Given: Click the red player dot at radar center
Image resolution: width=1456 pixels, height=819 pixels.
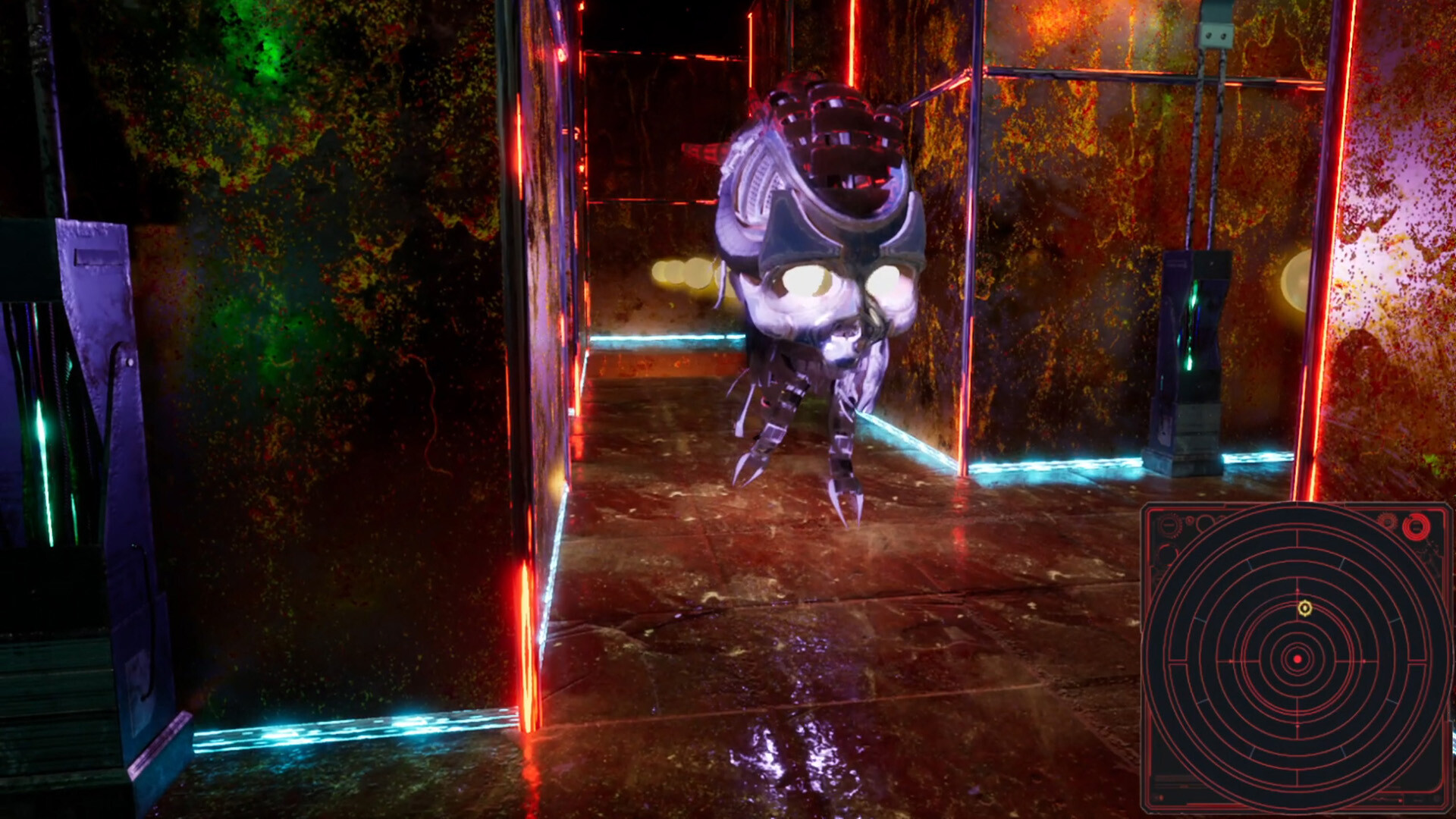Looking at the screenshot, I should click(x=1297, y=658).
